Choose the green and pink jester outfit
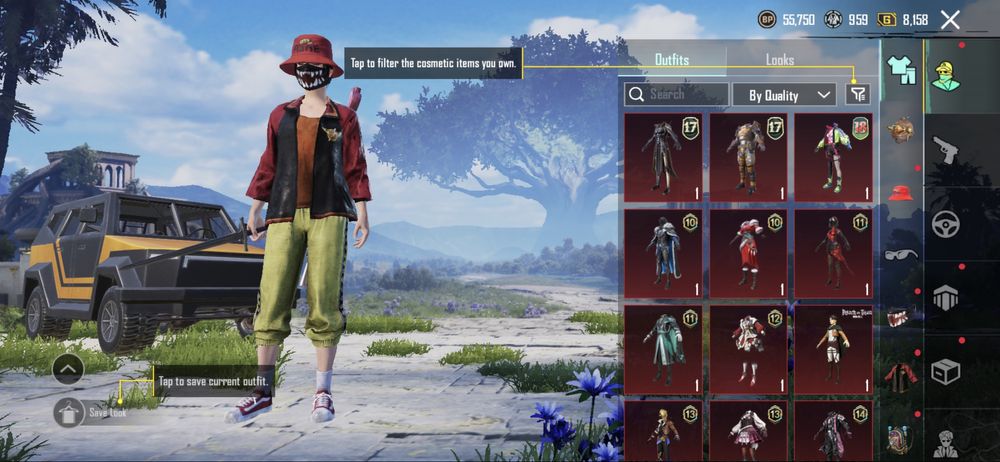The height and width of the screenshot is (462, 1000). (x=833, y=156)
